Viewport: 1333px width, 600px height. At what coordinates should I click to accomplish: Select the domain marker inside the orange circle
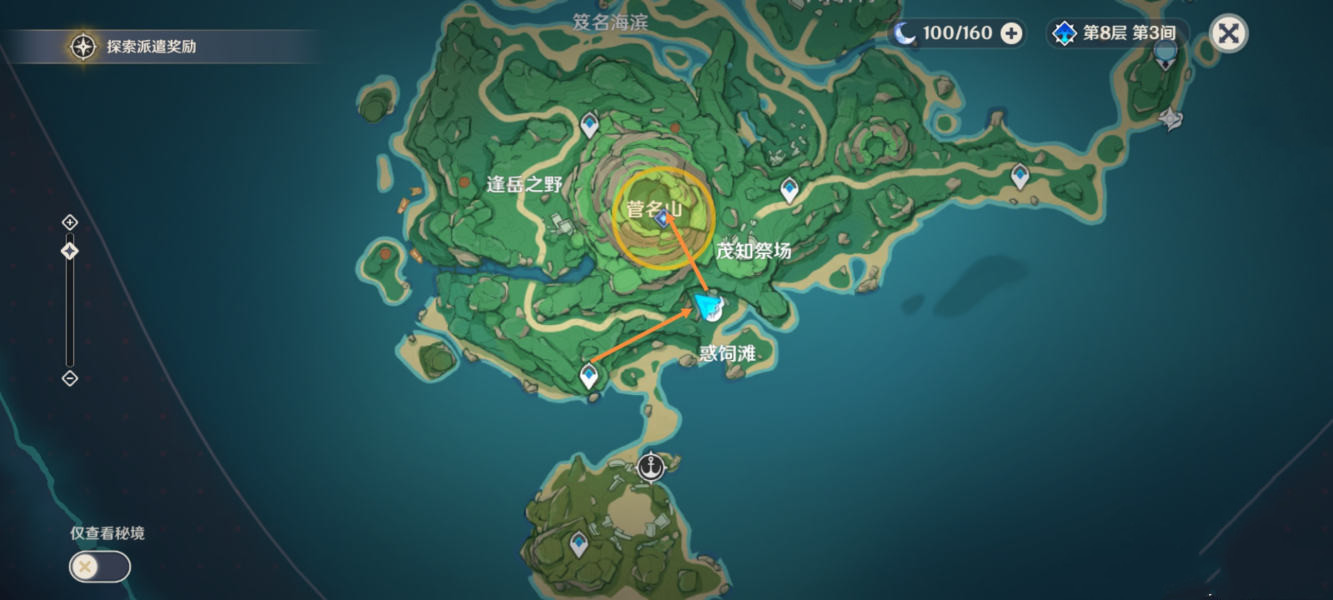[x=662, y=219]
